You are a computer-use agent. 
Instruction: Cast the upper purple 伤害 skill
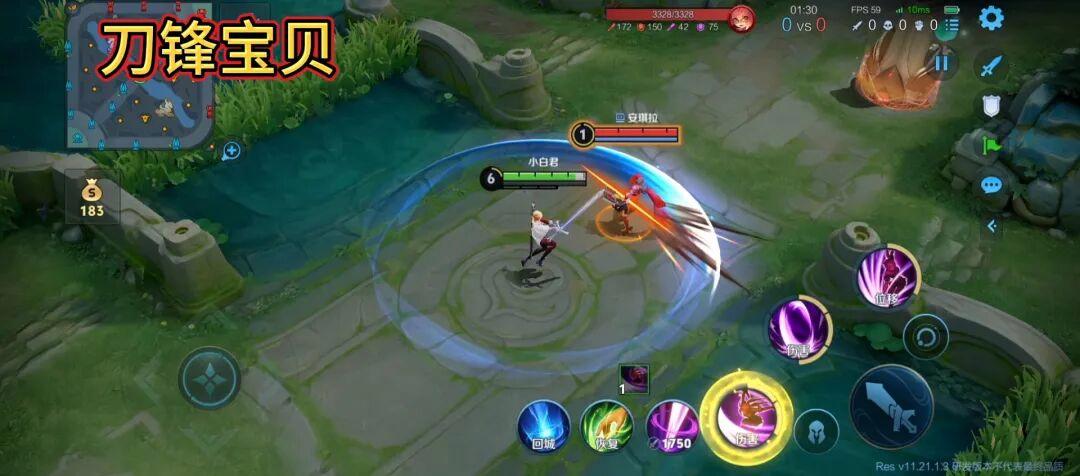798,328
